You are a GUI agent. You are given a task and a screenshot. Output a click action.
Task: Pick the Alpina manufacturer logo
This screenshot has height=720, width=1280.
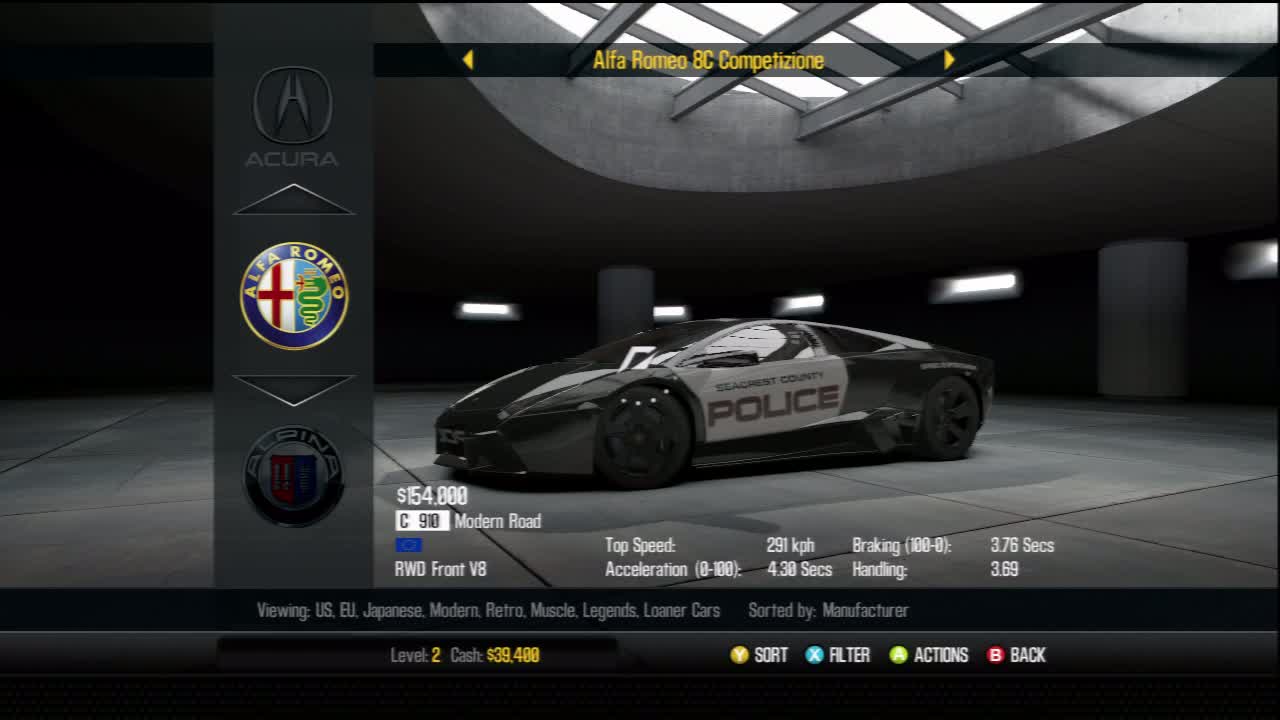(294, 475)
